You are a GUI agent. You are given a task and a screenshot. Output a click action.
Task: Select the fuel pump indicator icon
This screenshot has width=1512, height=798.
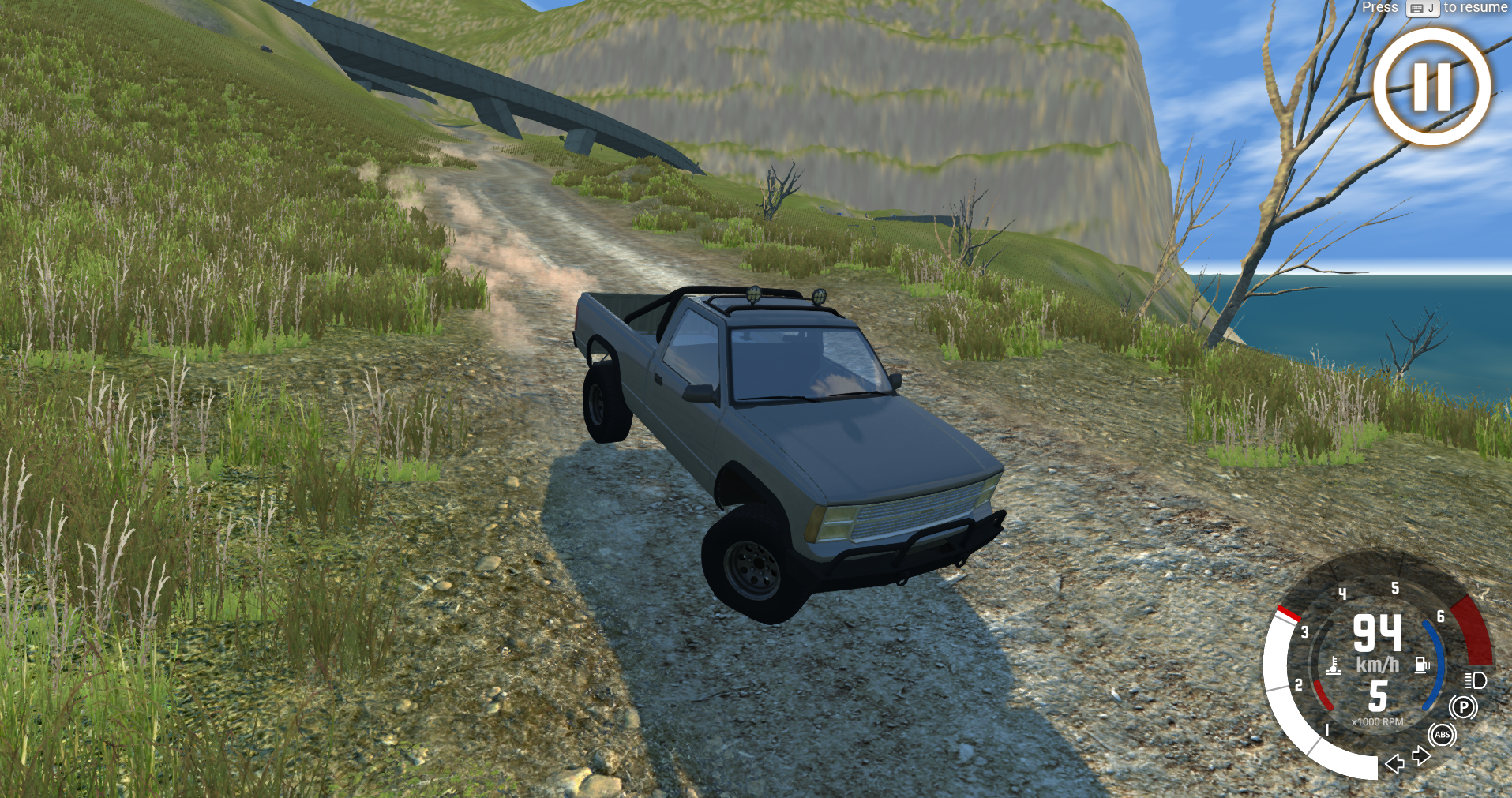(1421, 664)
